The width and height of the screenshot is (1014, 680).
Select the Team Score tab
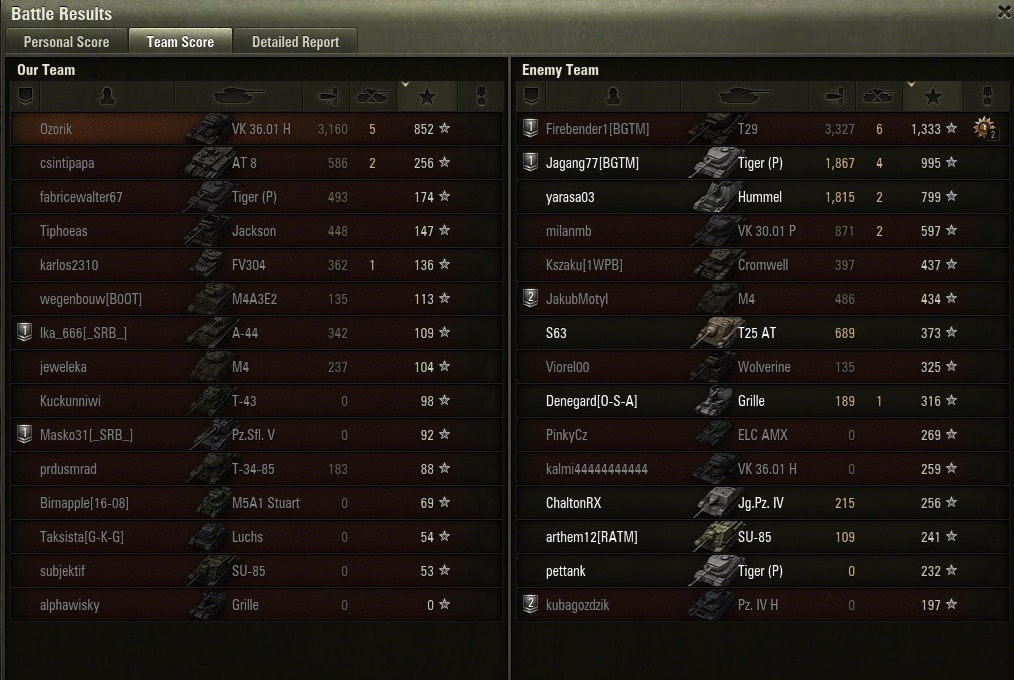(x=180, y=42)
